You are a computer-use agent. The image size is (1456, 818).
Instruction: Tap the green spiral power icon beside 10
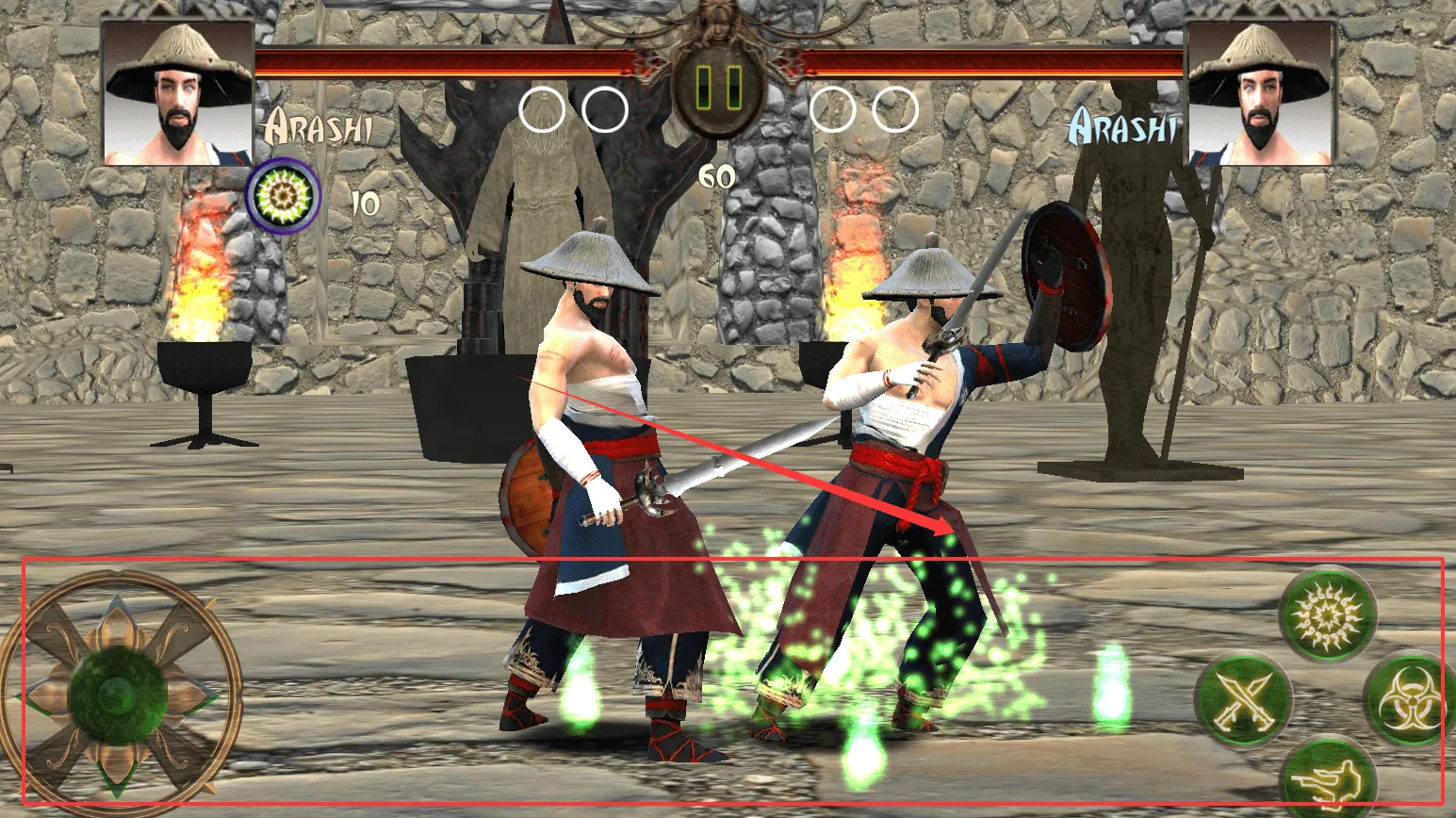282,195
